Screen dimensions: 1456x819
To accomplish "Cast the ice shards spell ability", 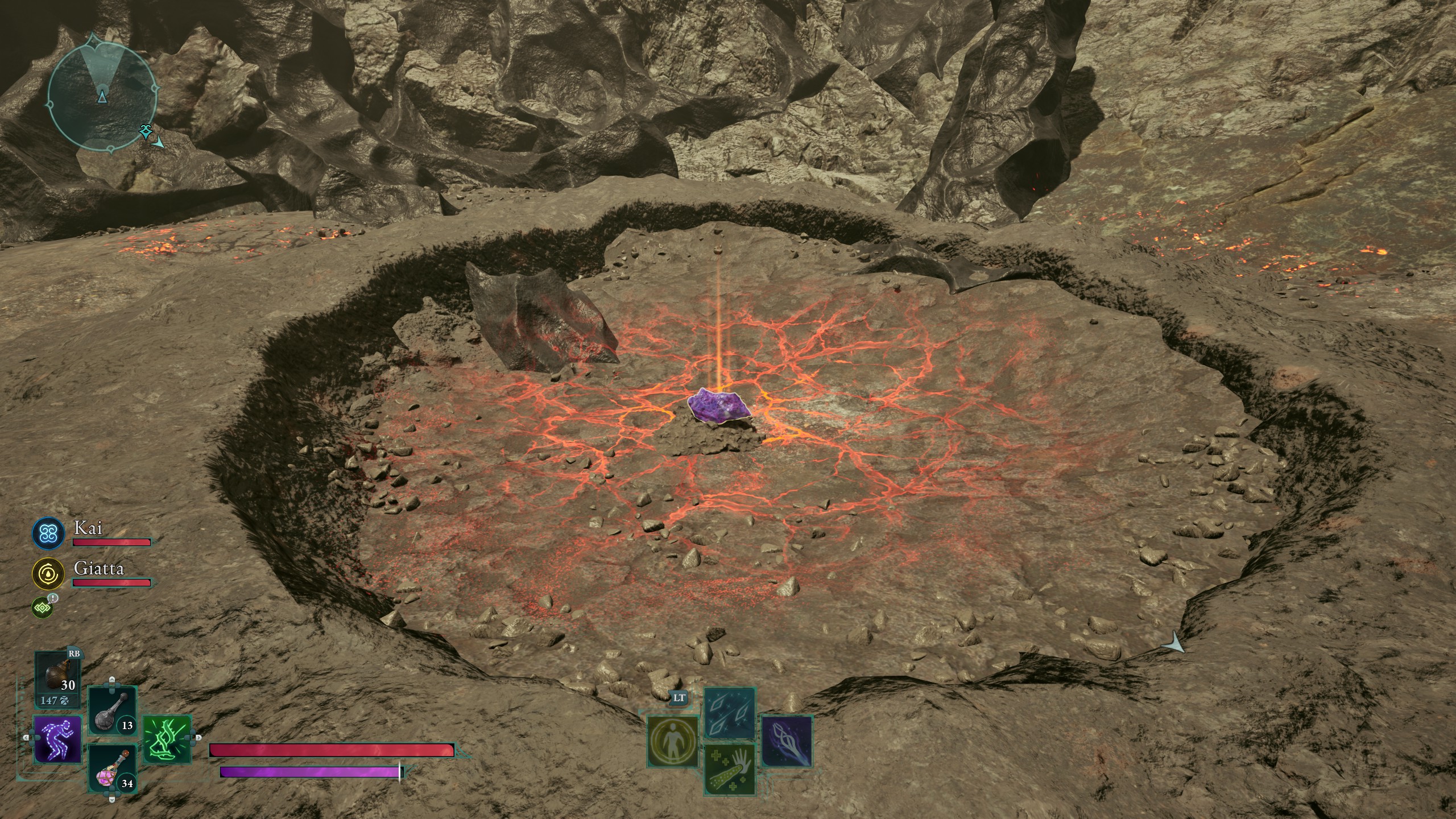I will tap(730, 713).
